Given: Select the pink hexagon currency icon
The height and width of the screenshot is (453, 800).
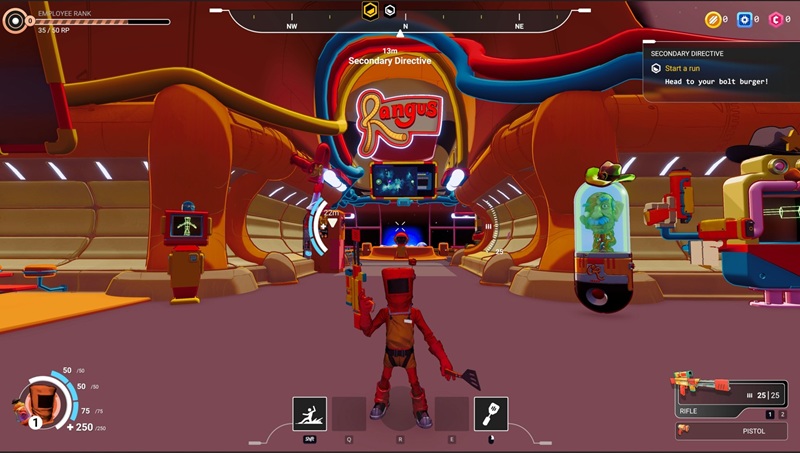Looking at the screenshot, I should coord(775,19).
